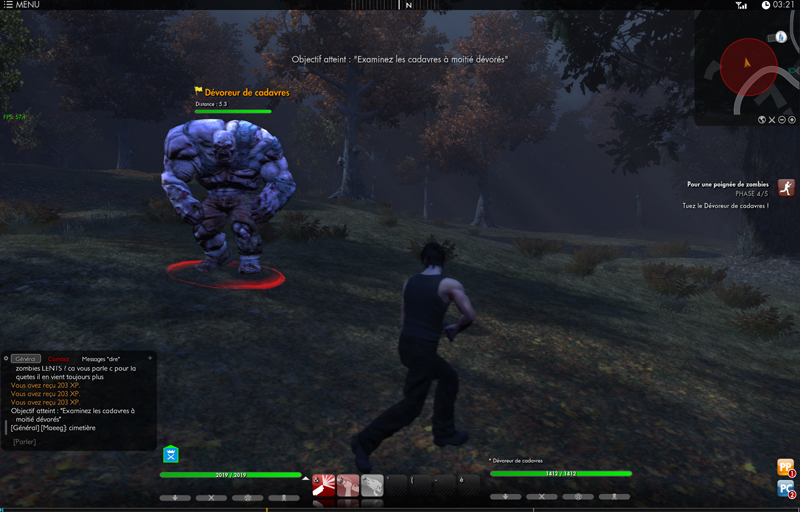
Task: Select the Dévoreur de cadavres target frame name
Action: 517,461
